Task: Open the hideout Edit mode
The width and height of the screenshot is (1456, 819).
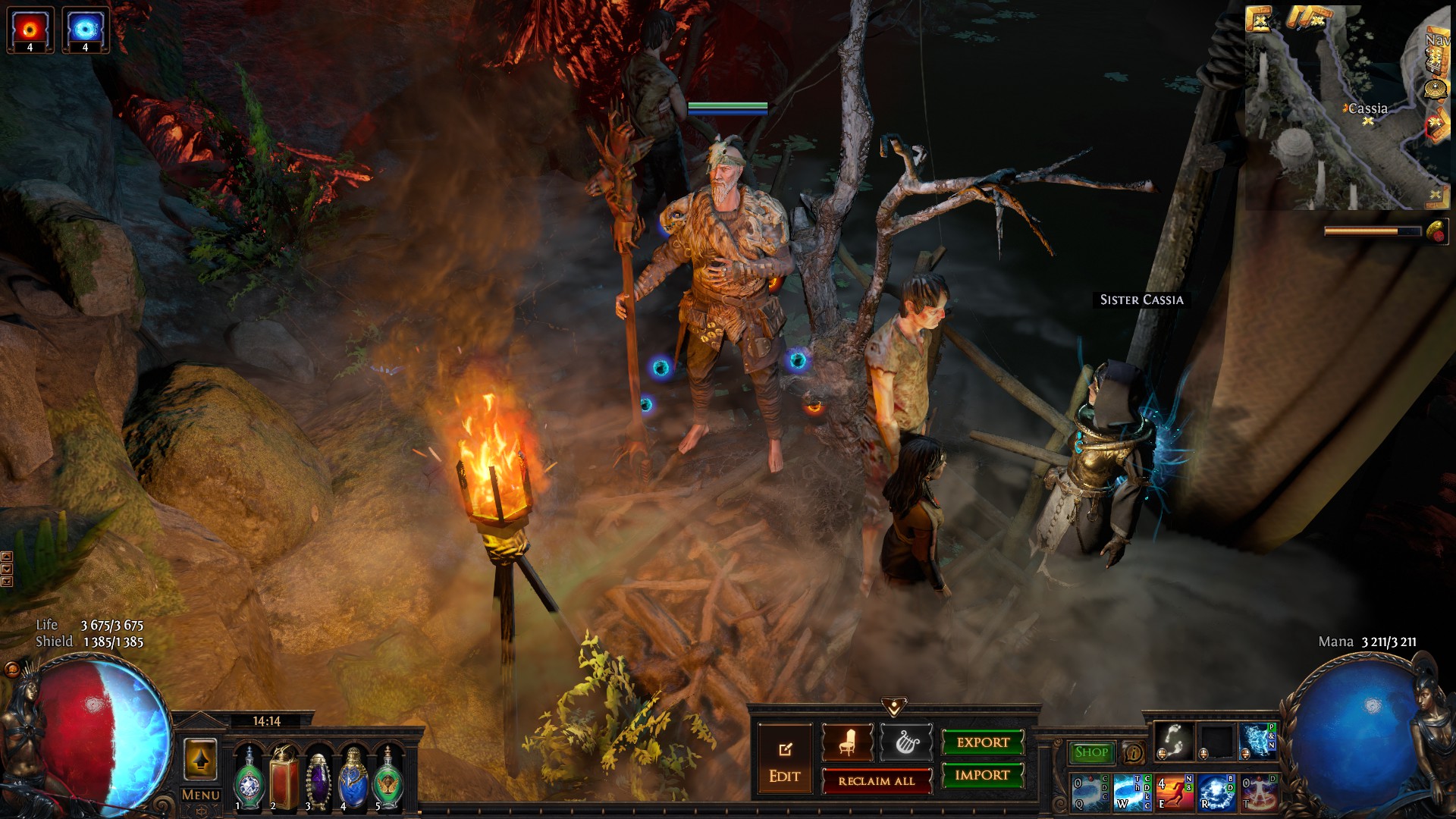Action: coord(784,761)
